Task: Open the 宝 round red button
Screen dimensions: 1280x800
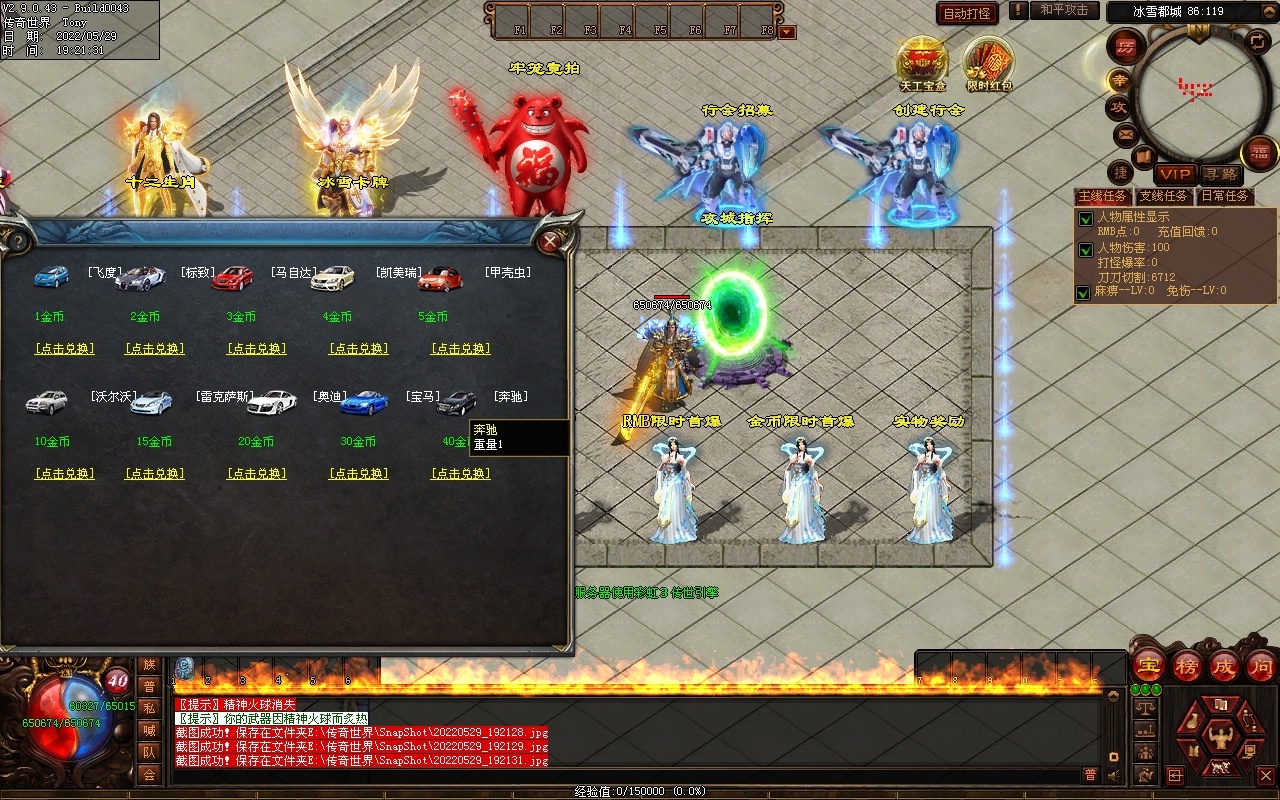Action: coord(1148,666)
